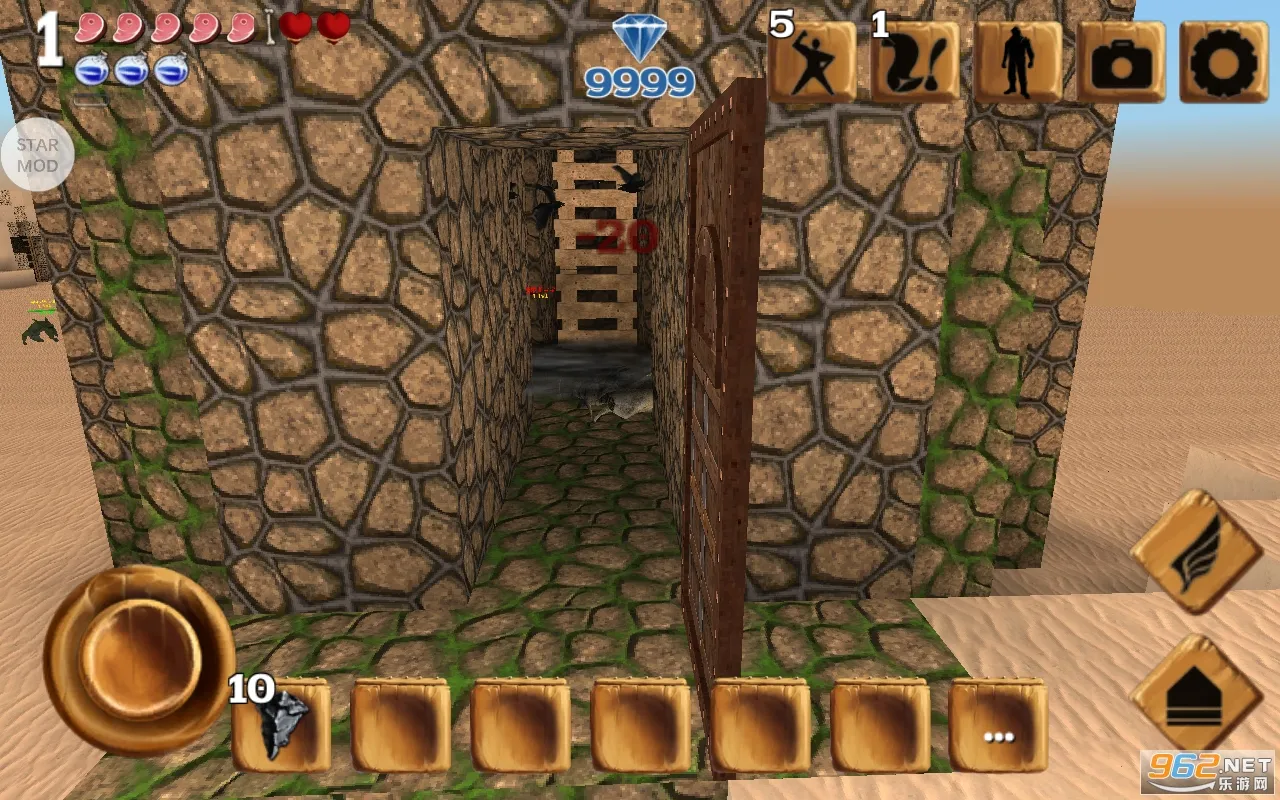Open the character inventory icon
Image resolution: width=1280 pixels, height=800 pixels.
point(1018,62)
